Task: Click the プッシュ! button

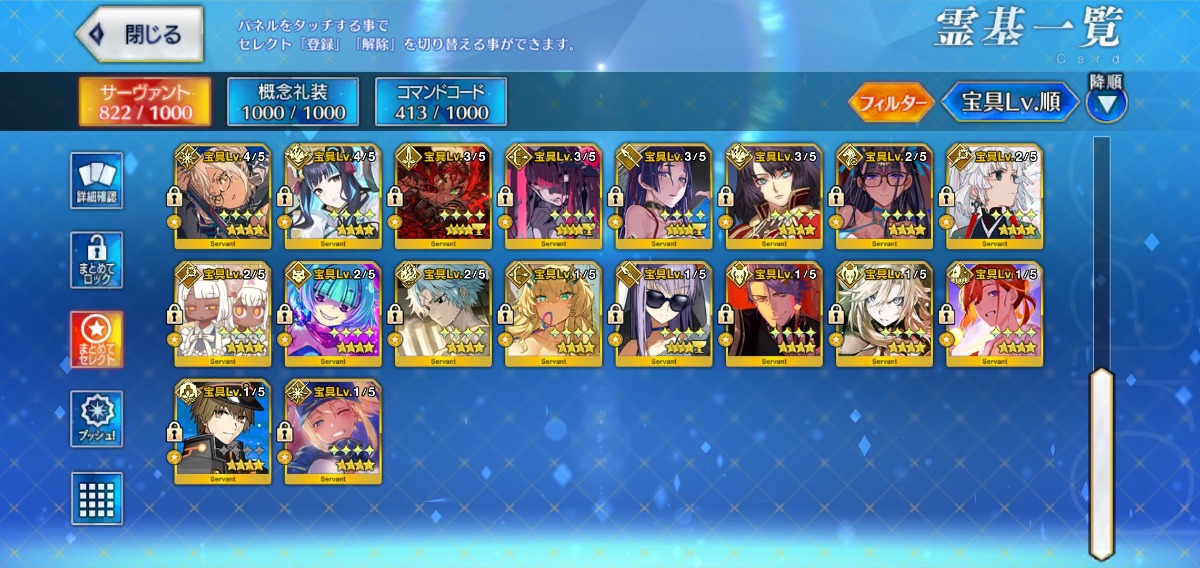Action: (x=97, y=419)
